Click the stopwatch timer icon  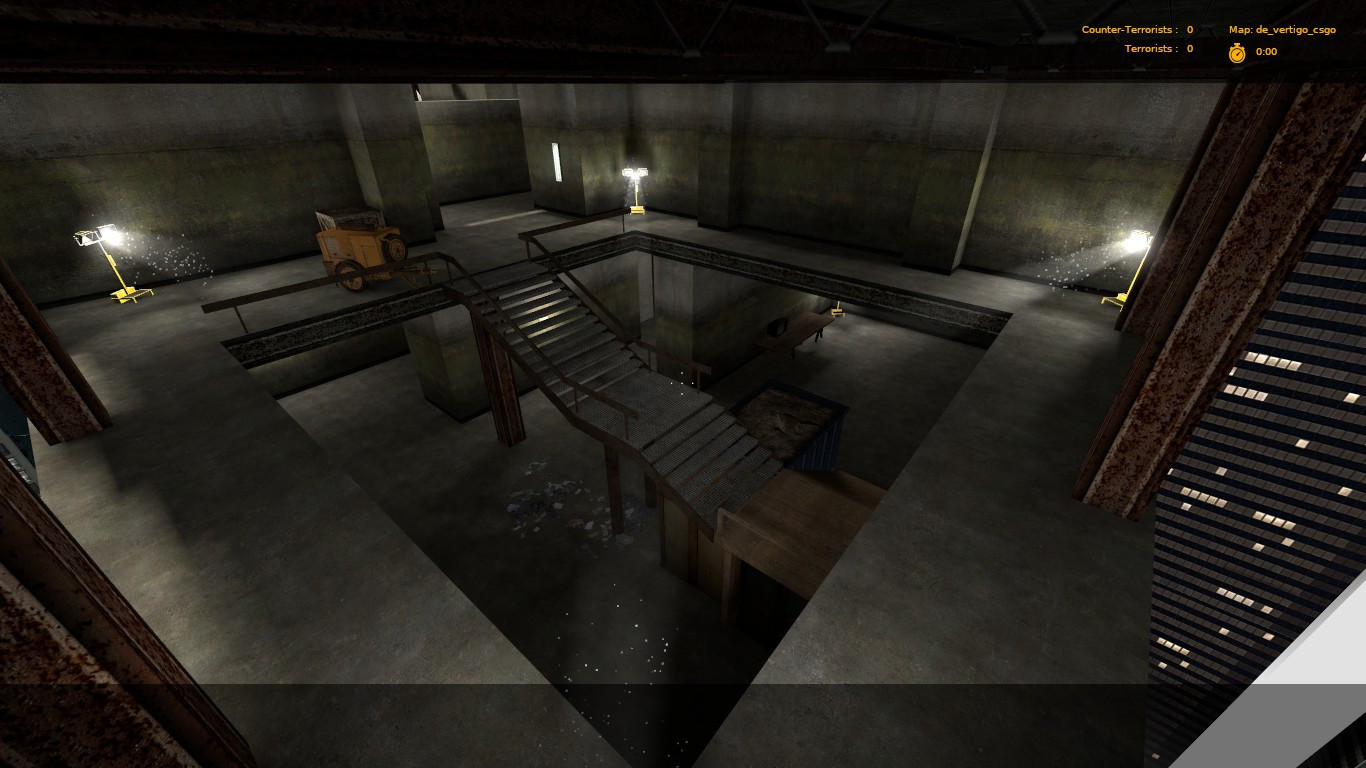pyautogui.click(x=1236, y=51)
